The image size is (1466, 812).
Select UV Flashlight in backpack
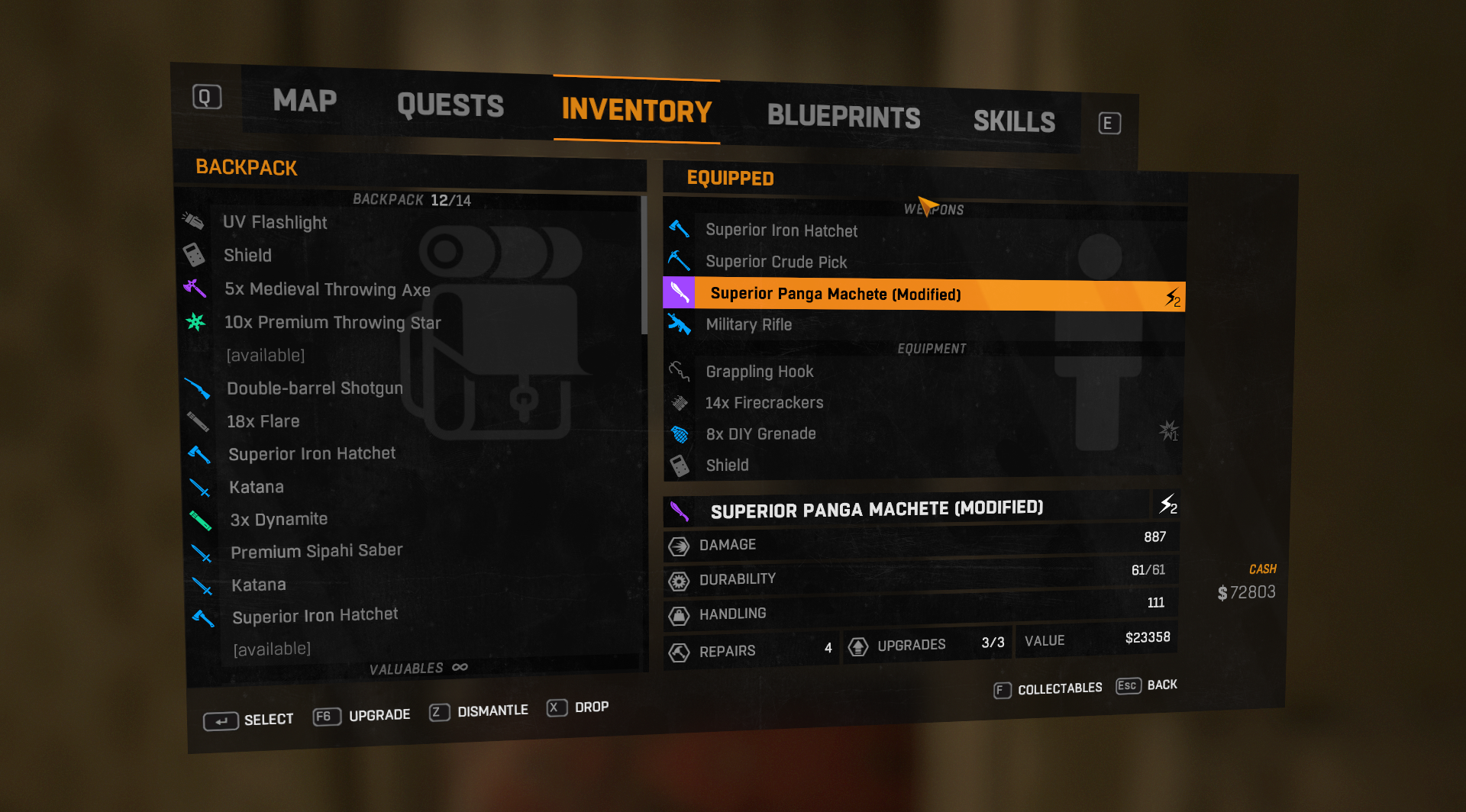[x=275, y=222]
